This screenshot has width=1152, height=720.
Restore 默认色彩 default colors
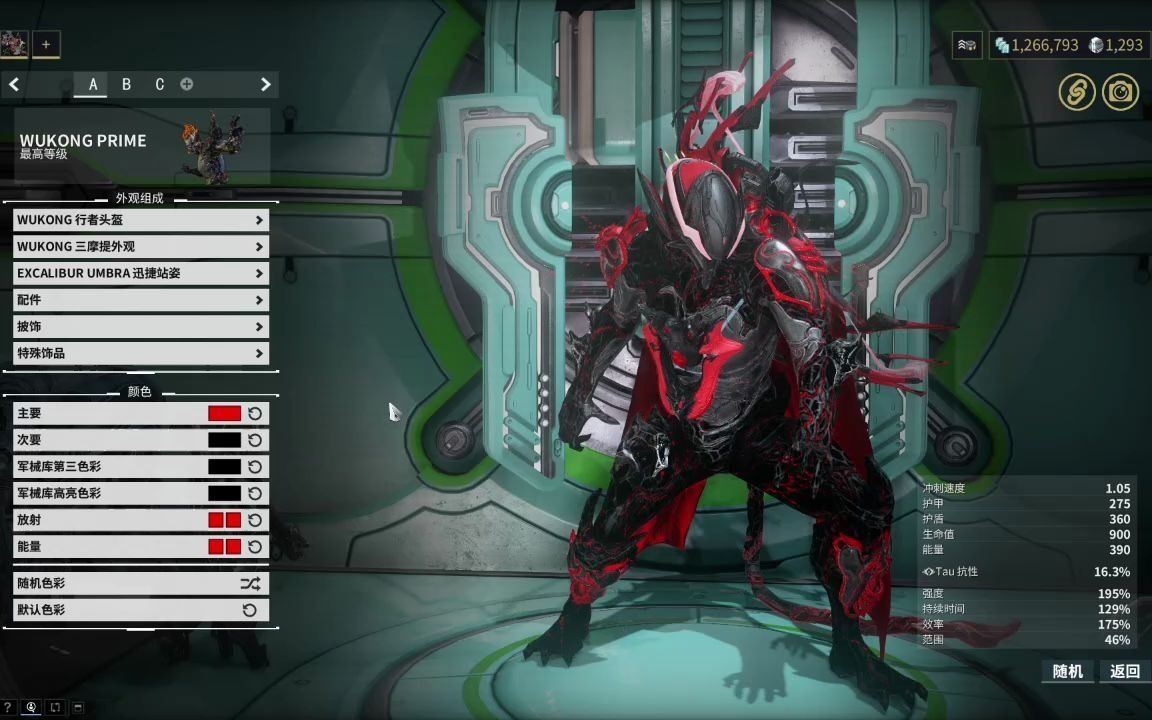point(140,610)
